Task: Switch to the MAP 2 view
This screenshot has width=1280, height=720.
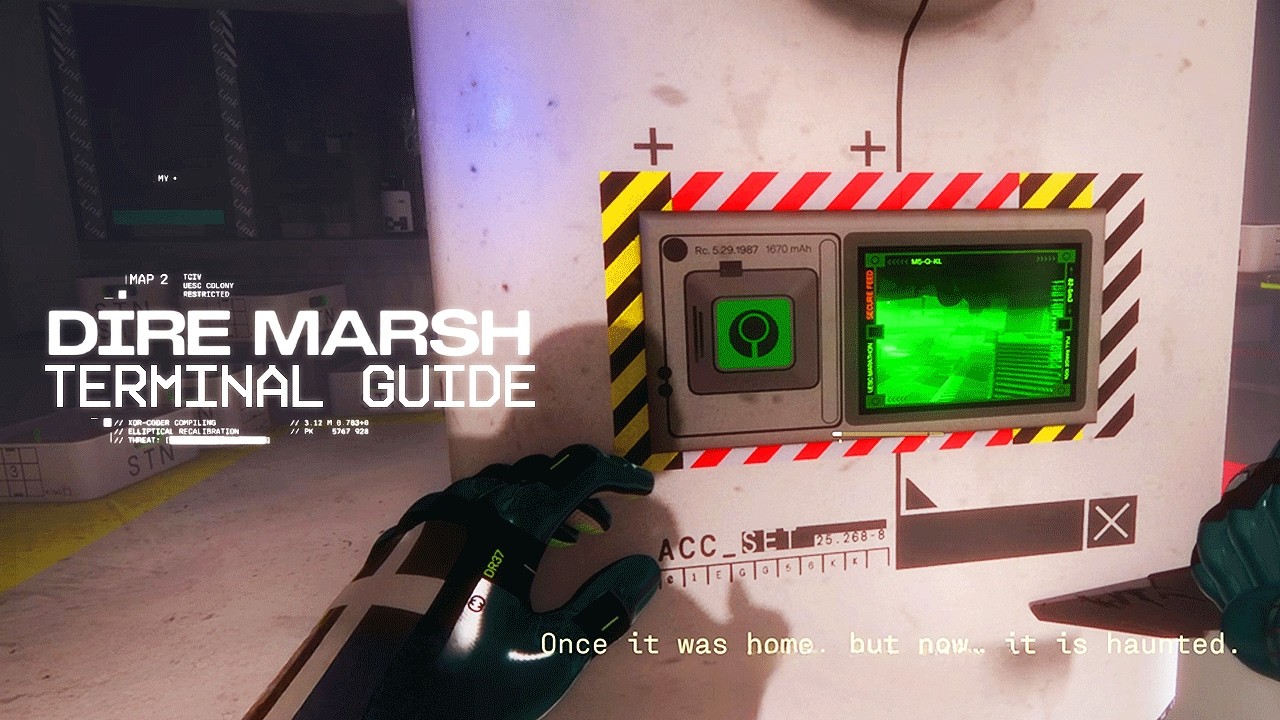Action: (x=145, y=280)
